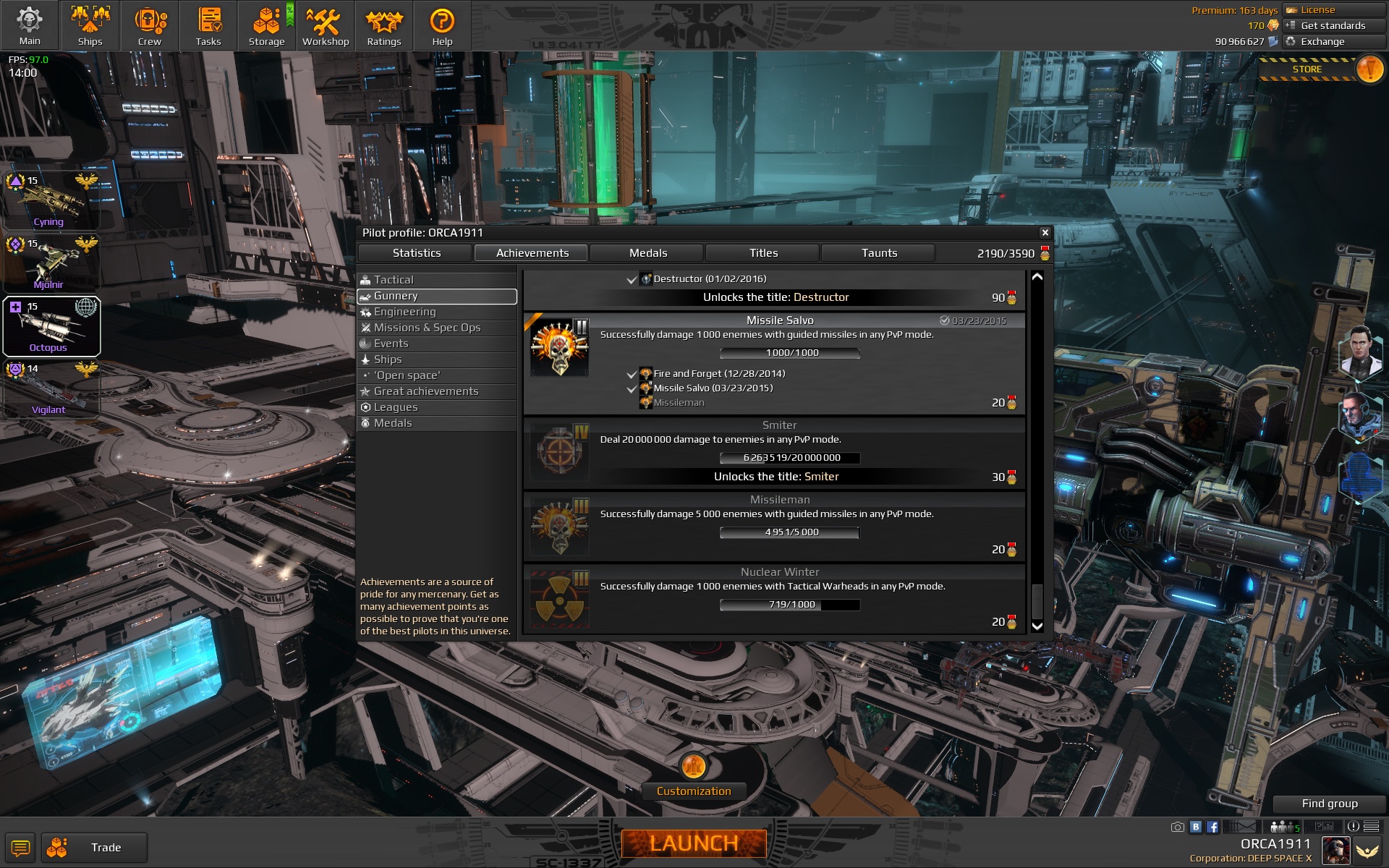Open the hamburger menu near pilot portrait
The width and height of the screenshot is (1389, 868).
1371,826
